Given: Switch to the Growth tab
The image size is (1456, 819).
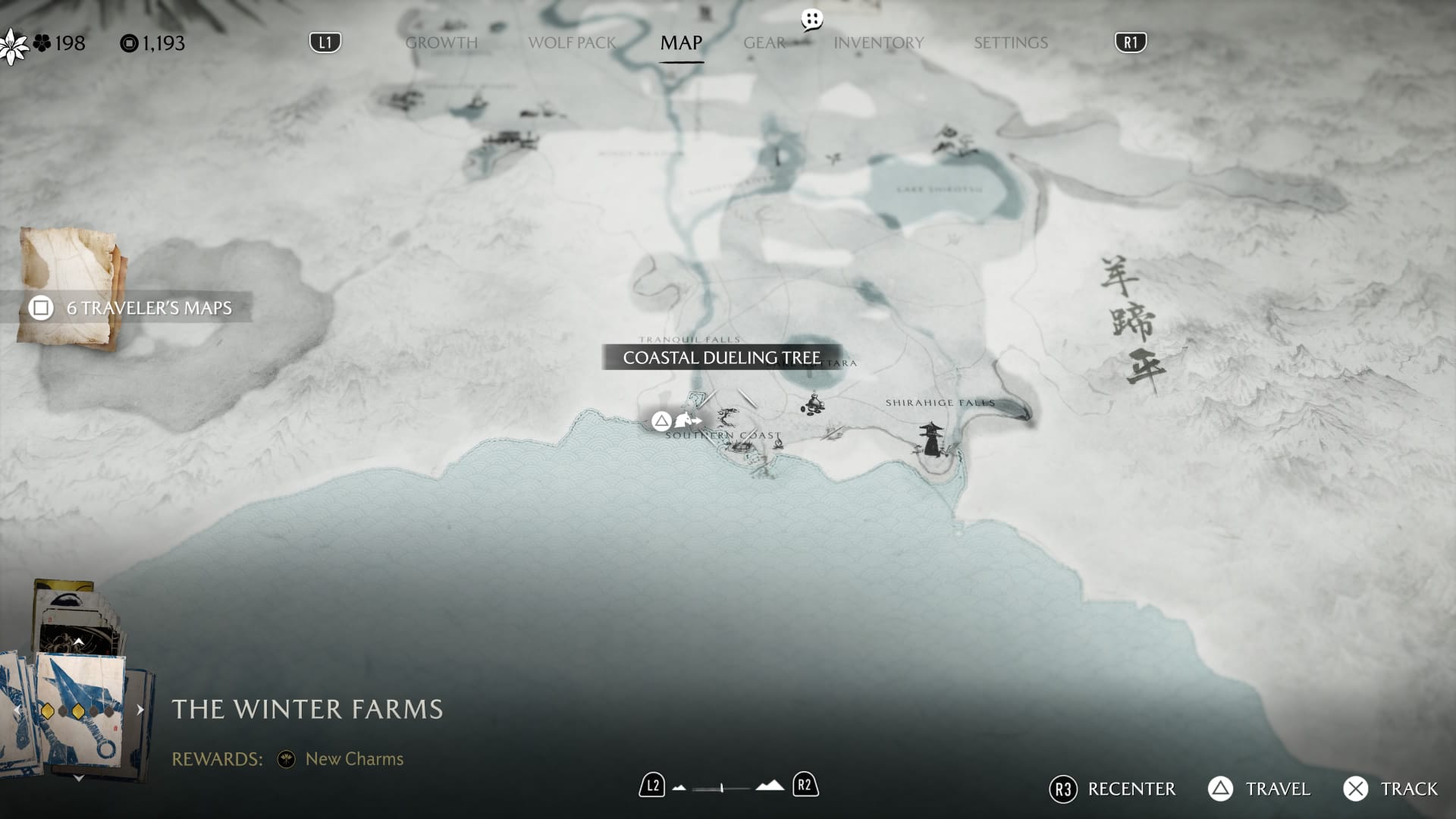Looking at the screenshot, I should click(x=441, y=42).
